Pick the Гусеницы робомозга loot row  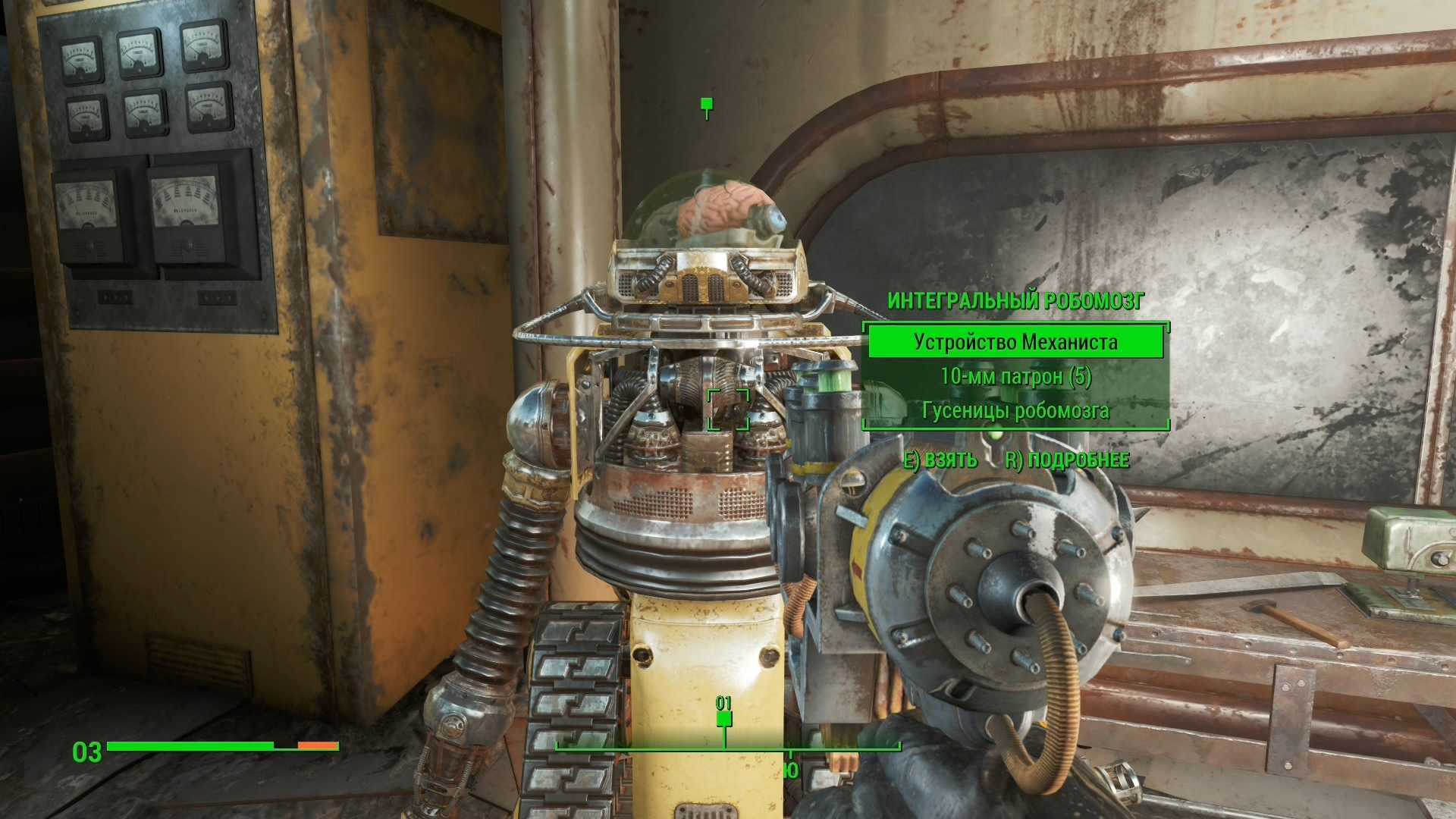[1015, 411]
